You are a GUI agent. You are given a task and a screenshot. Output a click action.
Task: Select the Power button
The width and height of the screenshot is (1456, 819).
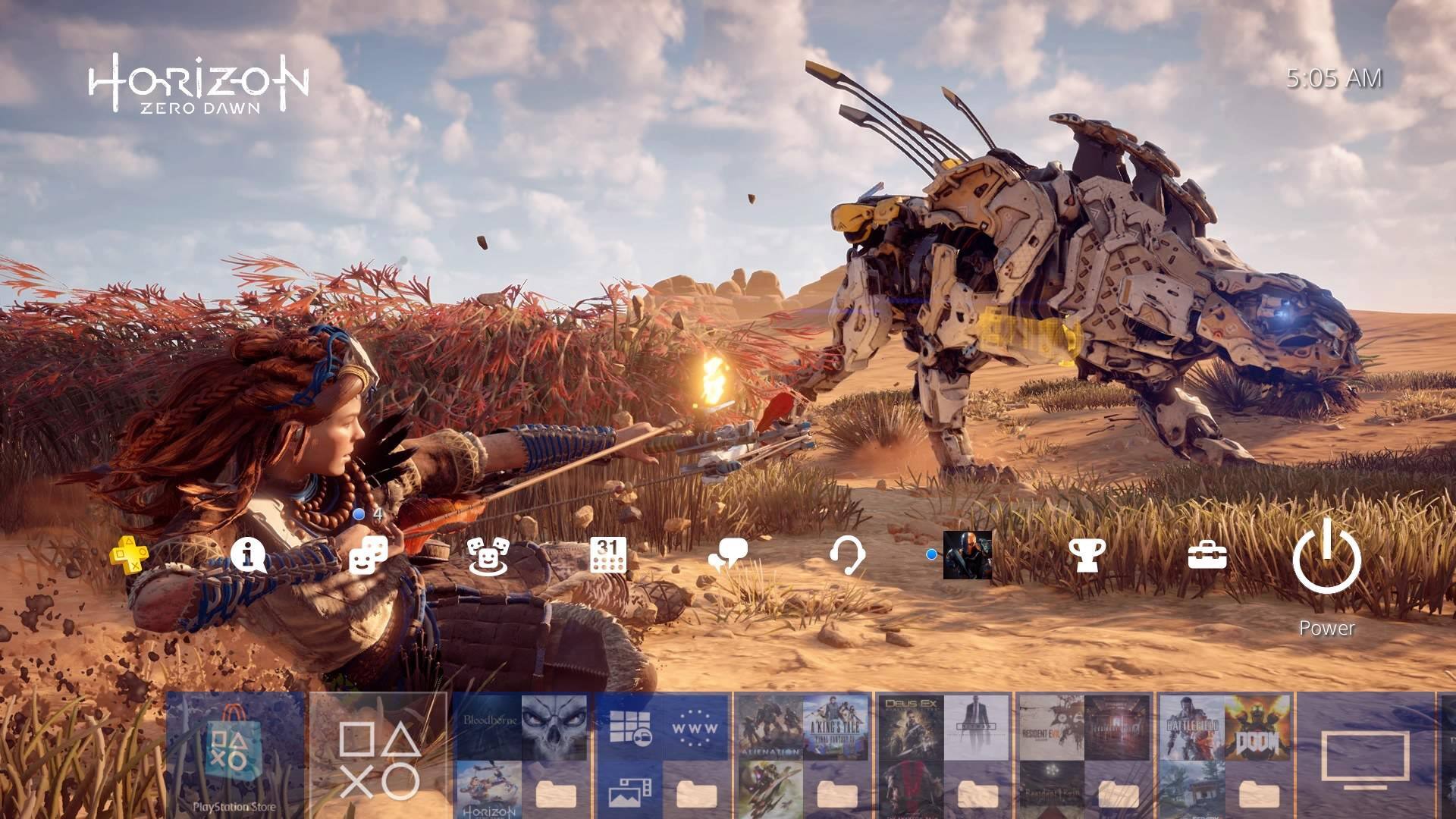pos(1326,561)
